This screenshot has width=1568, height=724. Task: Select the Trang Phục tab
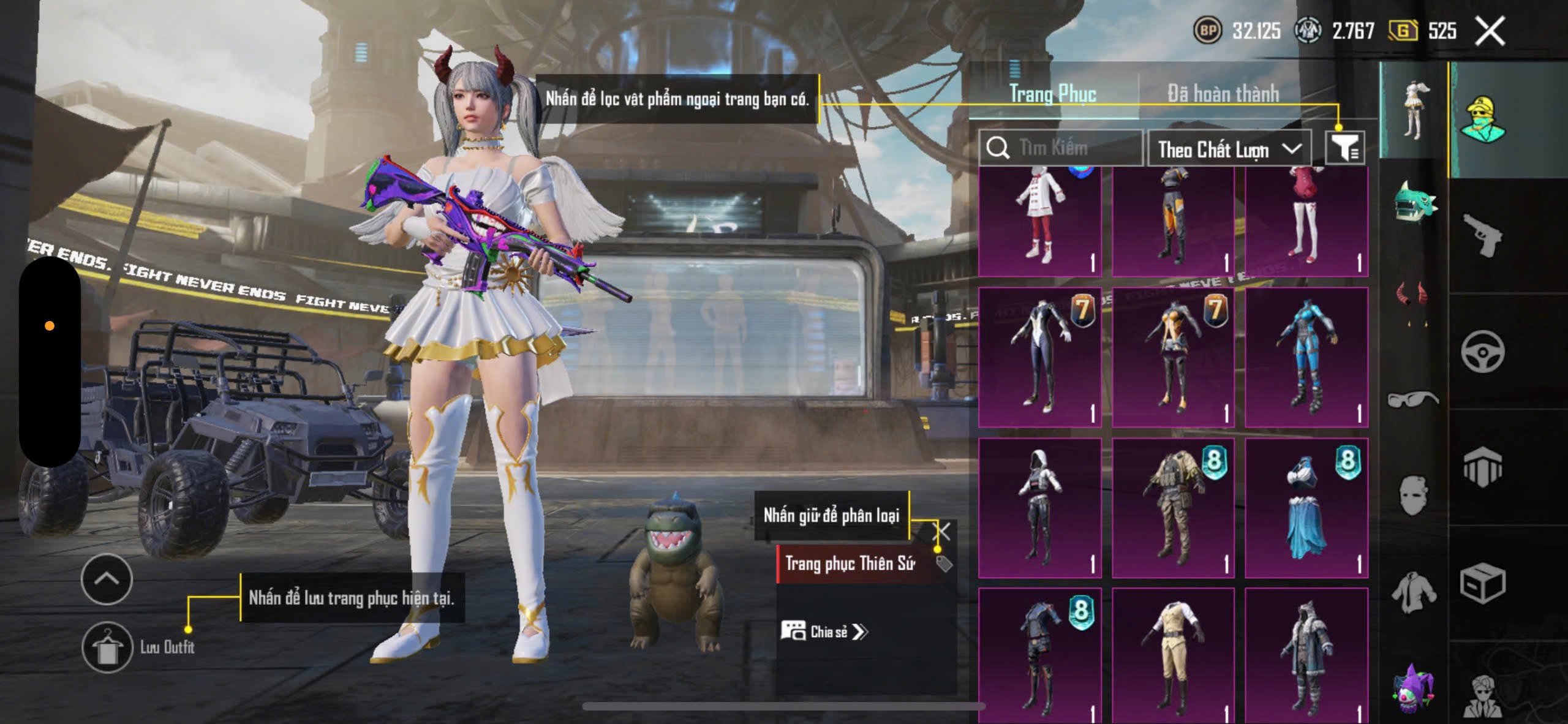pyautogui.click(x=1052, y=94)
